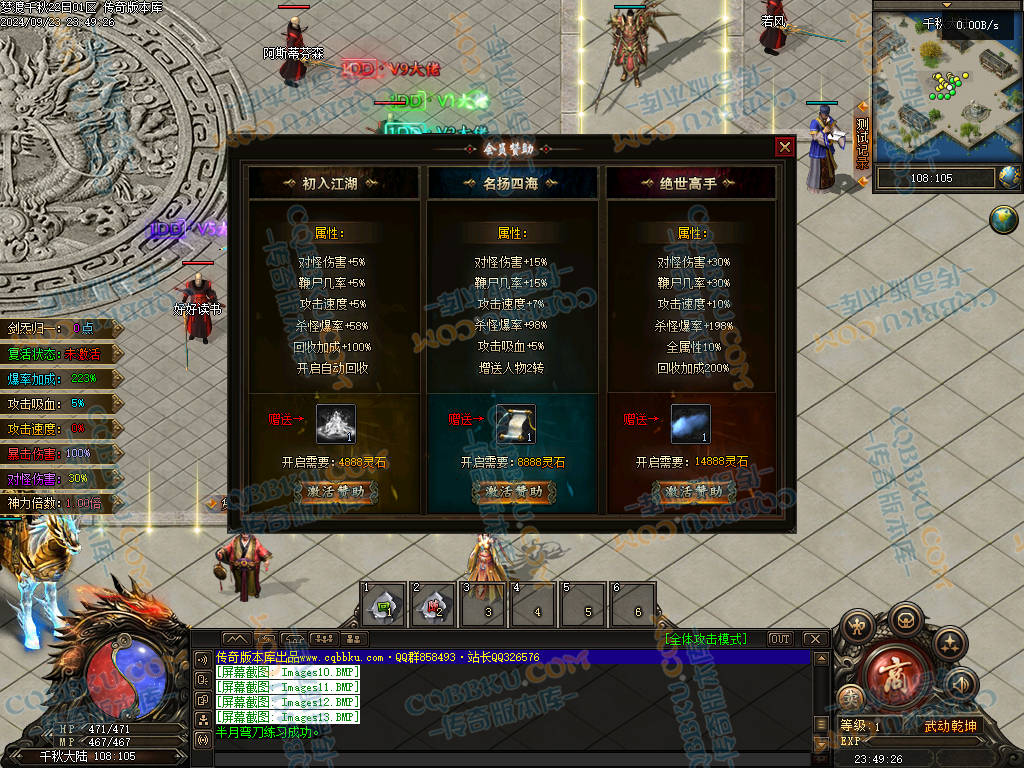Viewport: 1024px width, 768px height.
Task: Activate the 绝世高手 sponsorship for 14888 灵石
Action: coord(694,491)
